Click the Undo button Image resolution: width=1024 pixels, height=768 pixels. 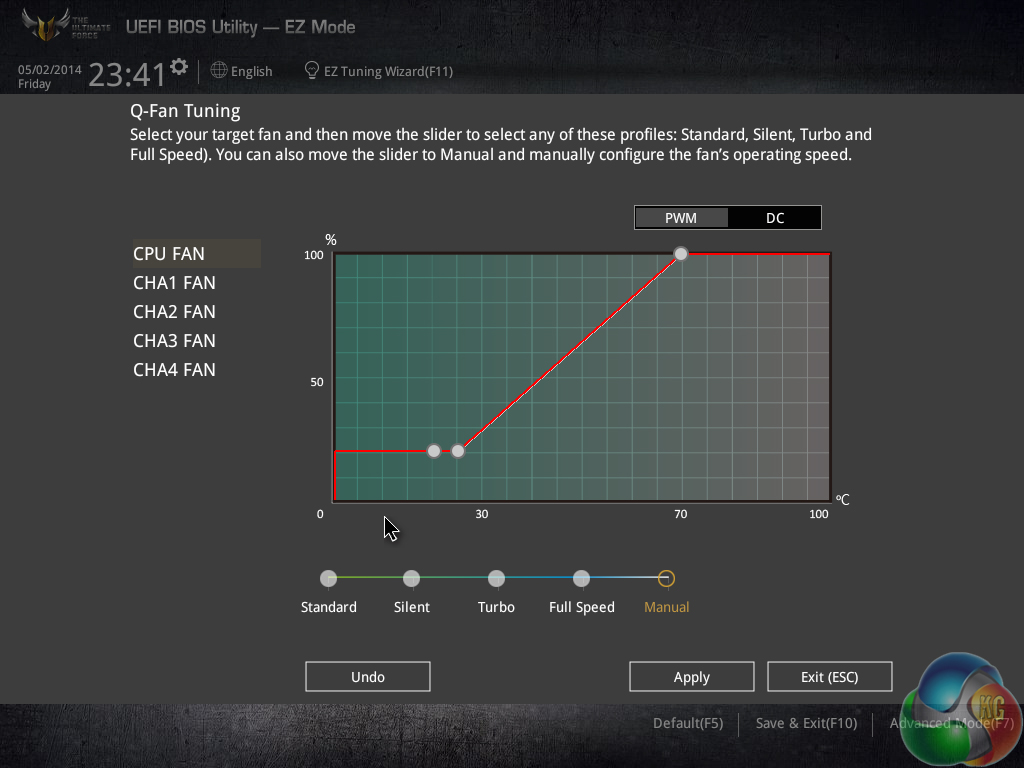[x=367, y=677]
